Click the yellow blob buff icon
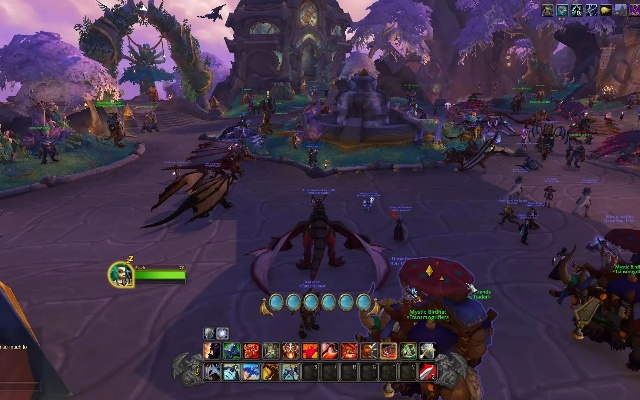 coord(606,10)
